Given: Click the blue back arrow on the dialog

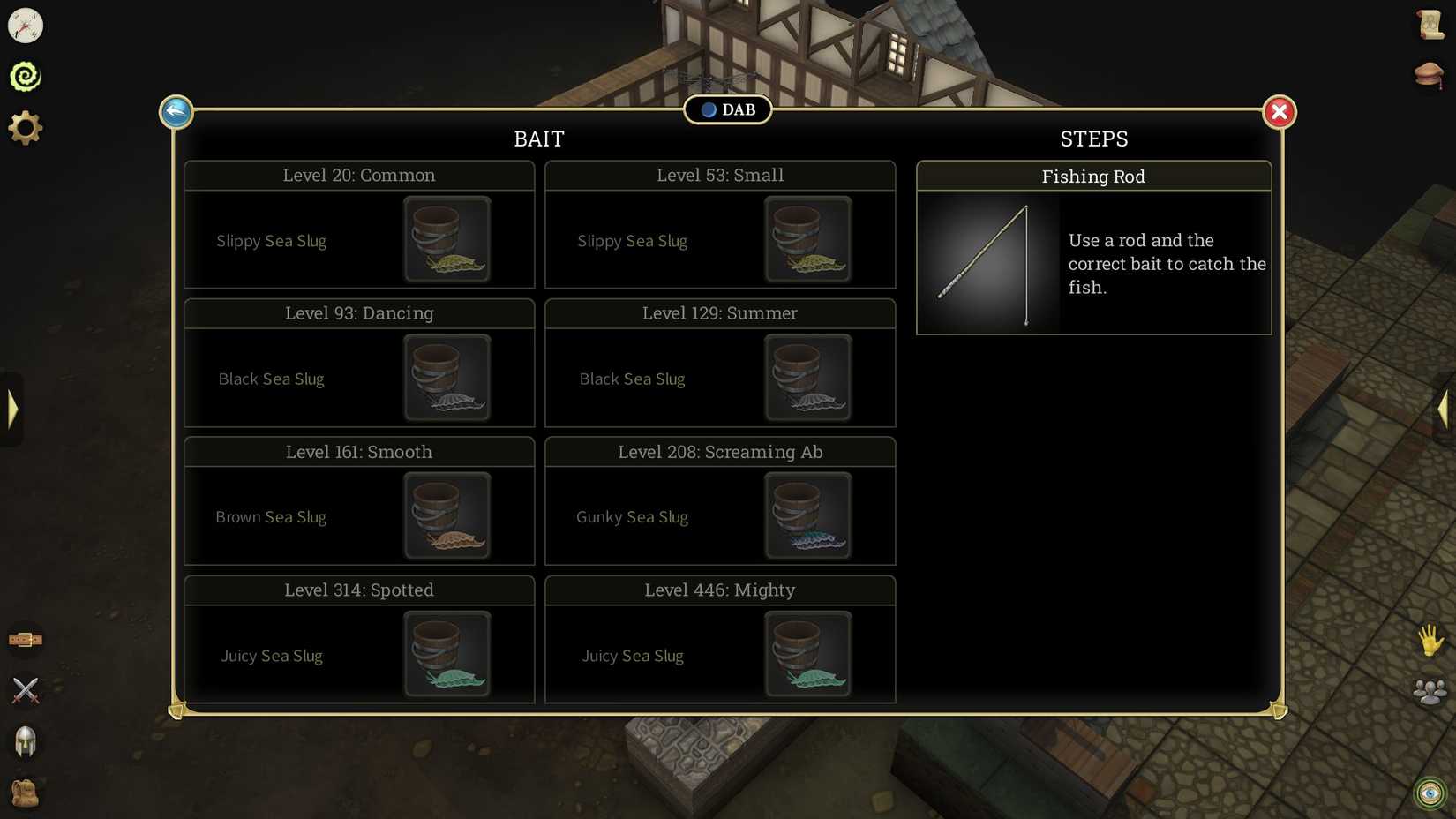Looking at the screenshot, I should click(x=176, y=111).
